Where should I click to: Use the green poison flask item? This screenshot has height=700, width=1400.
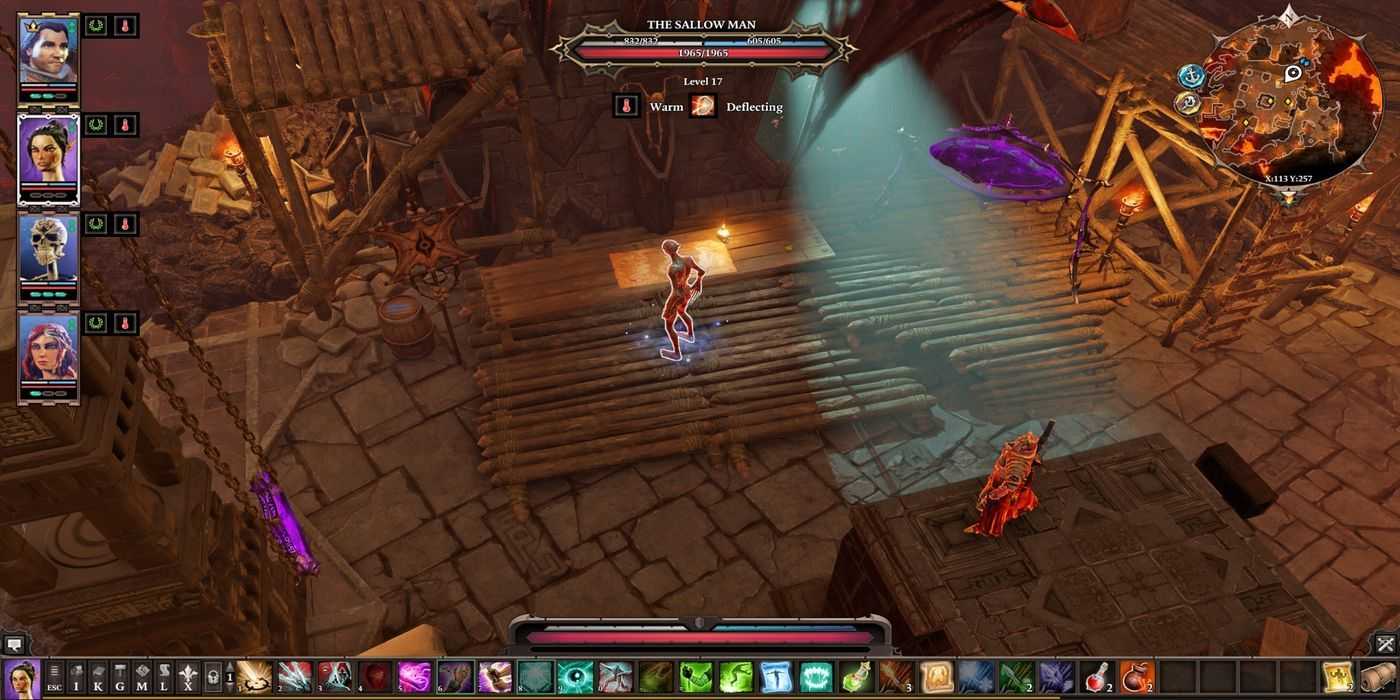coord(856,677)
